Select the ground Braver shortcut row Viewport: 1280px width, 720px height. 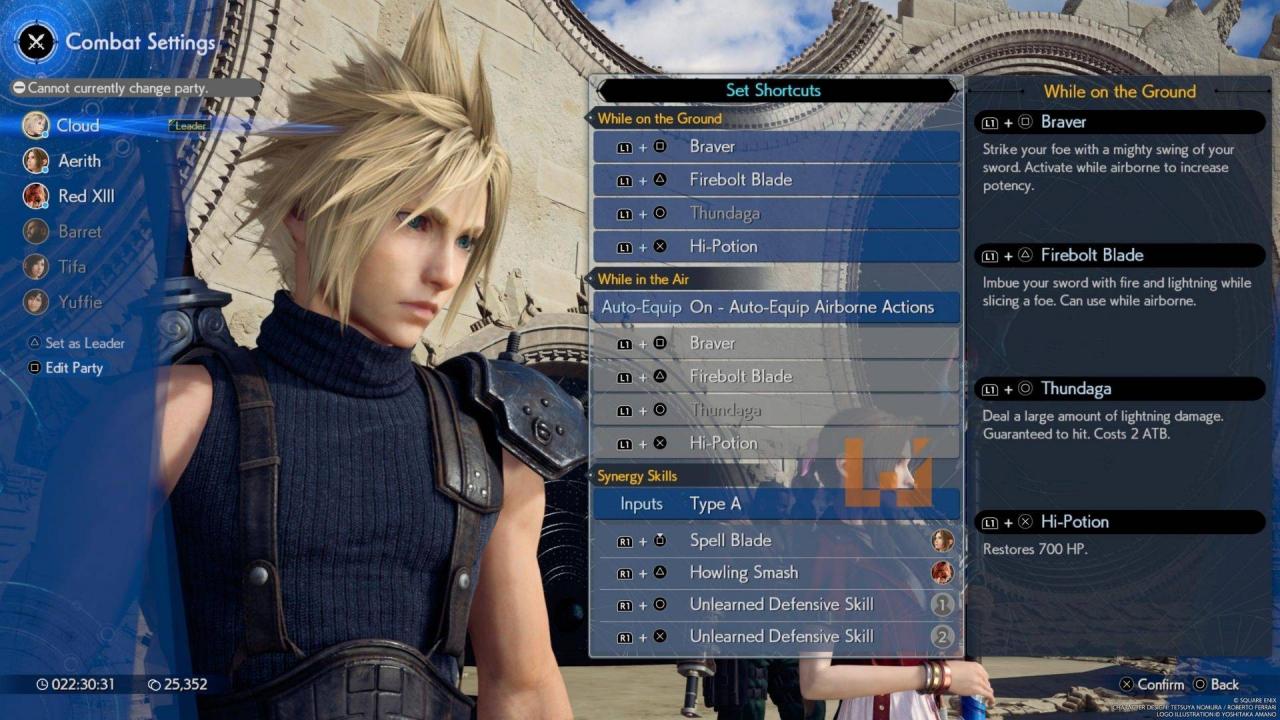point(775,146)
